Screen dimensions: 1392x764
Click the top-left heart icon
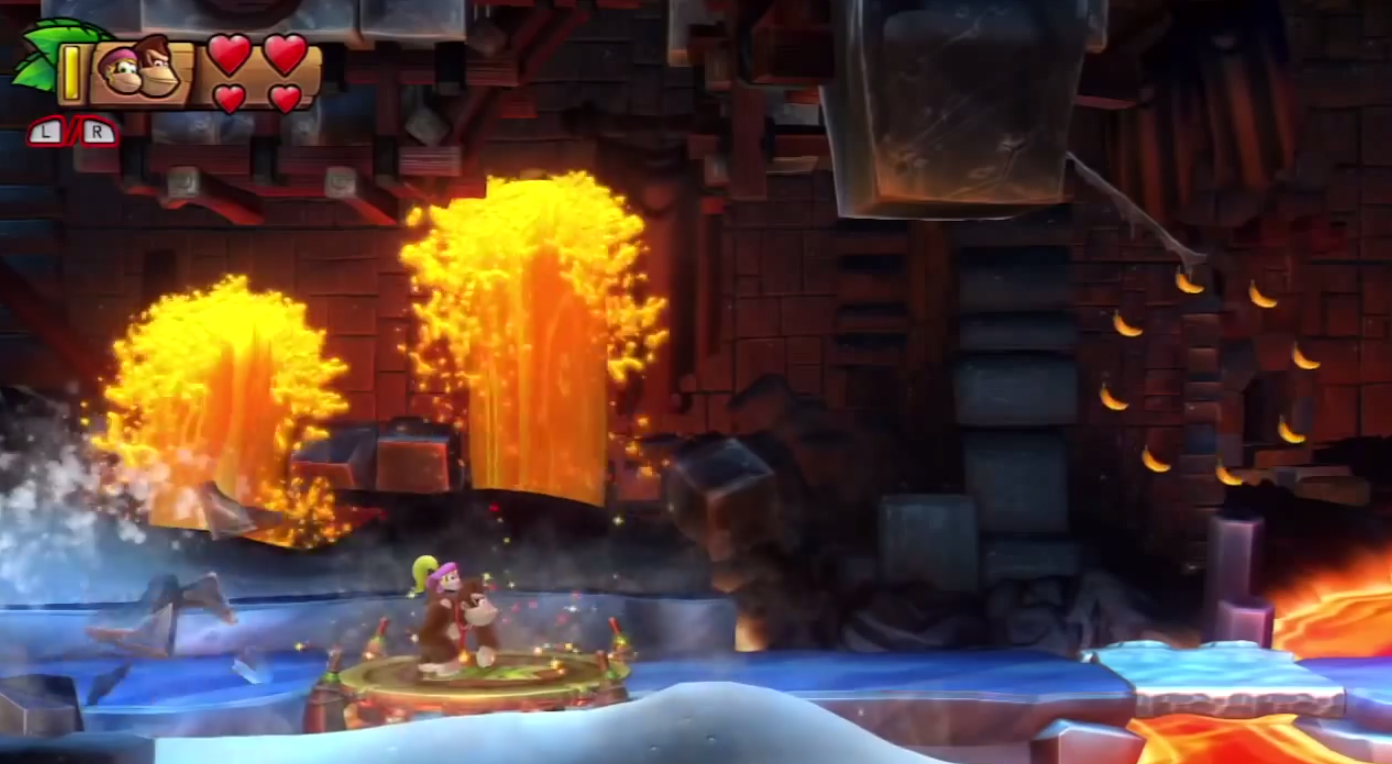(228, 54)
